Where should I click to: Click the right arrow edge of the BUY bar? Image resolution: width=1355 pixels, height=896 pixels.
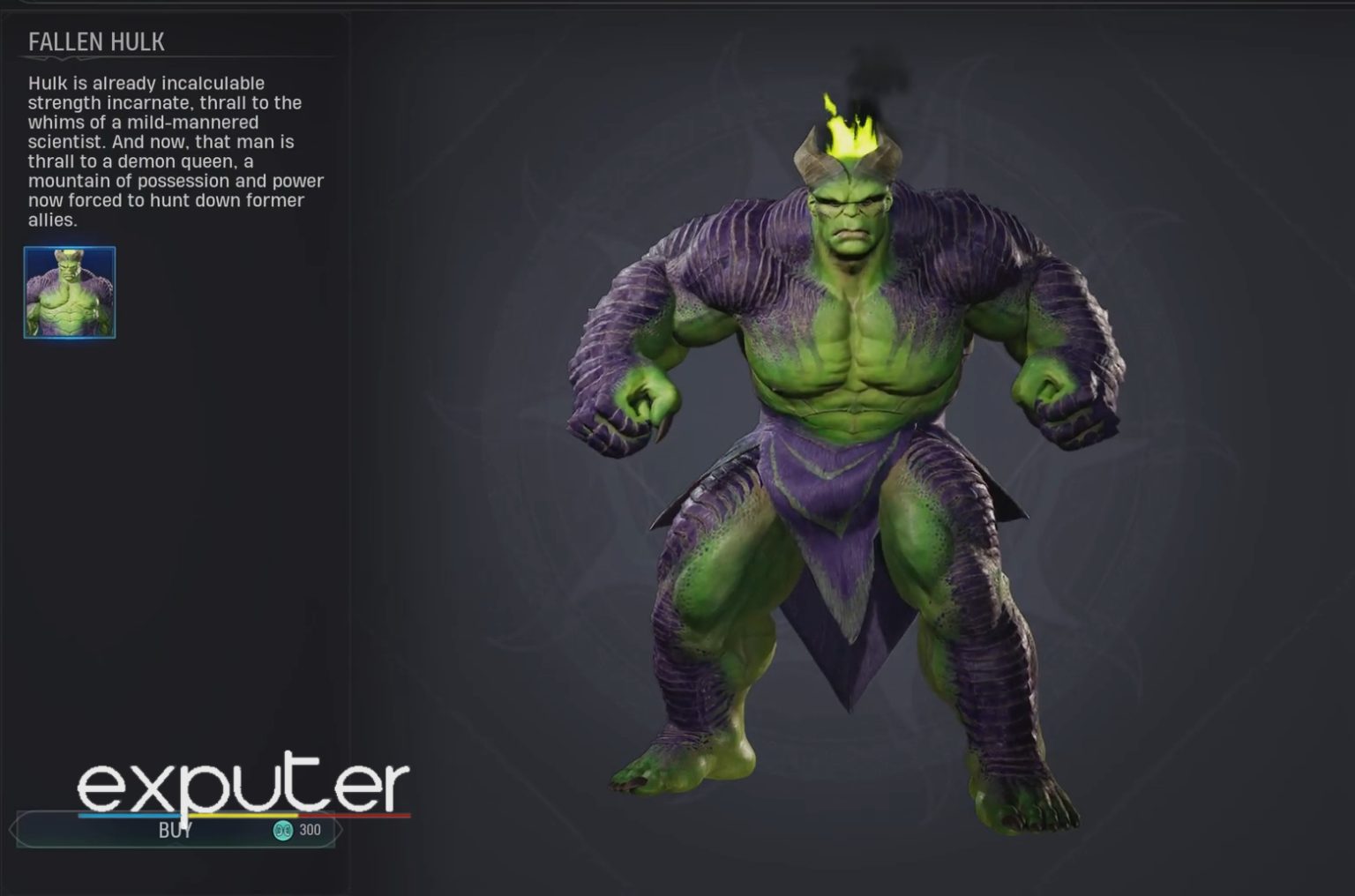coord(339,829)
